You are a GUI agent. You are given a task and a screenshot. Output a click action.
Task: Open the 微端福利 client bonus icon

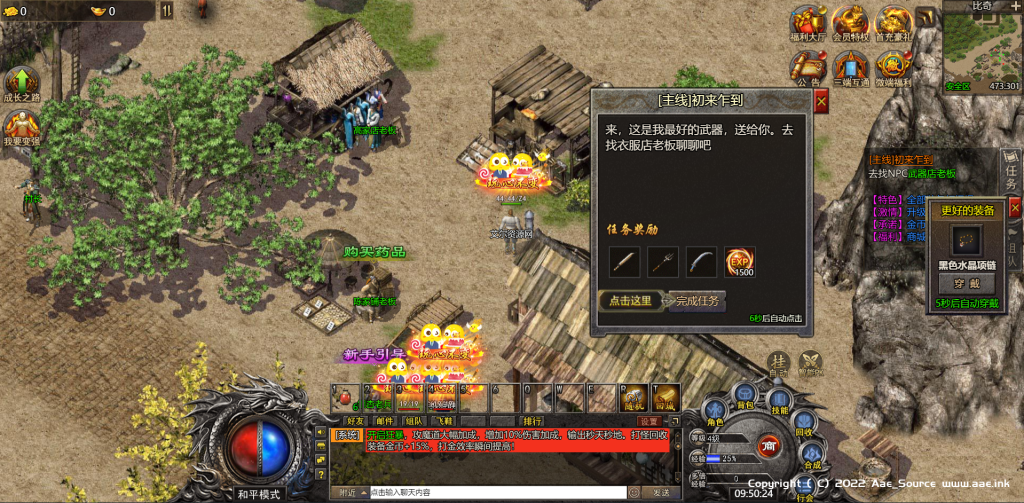click(892, 68)
